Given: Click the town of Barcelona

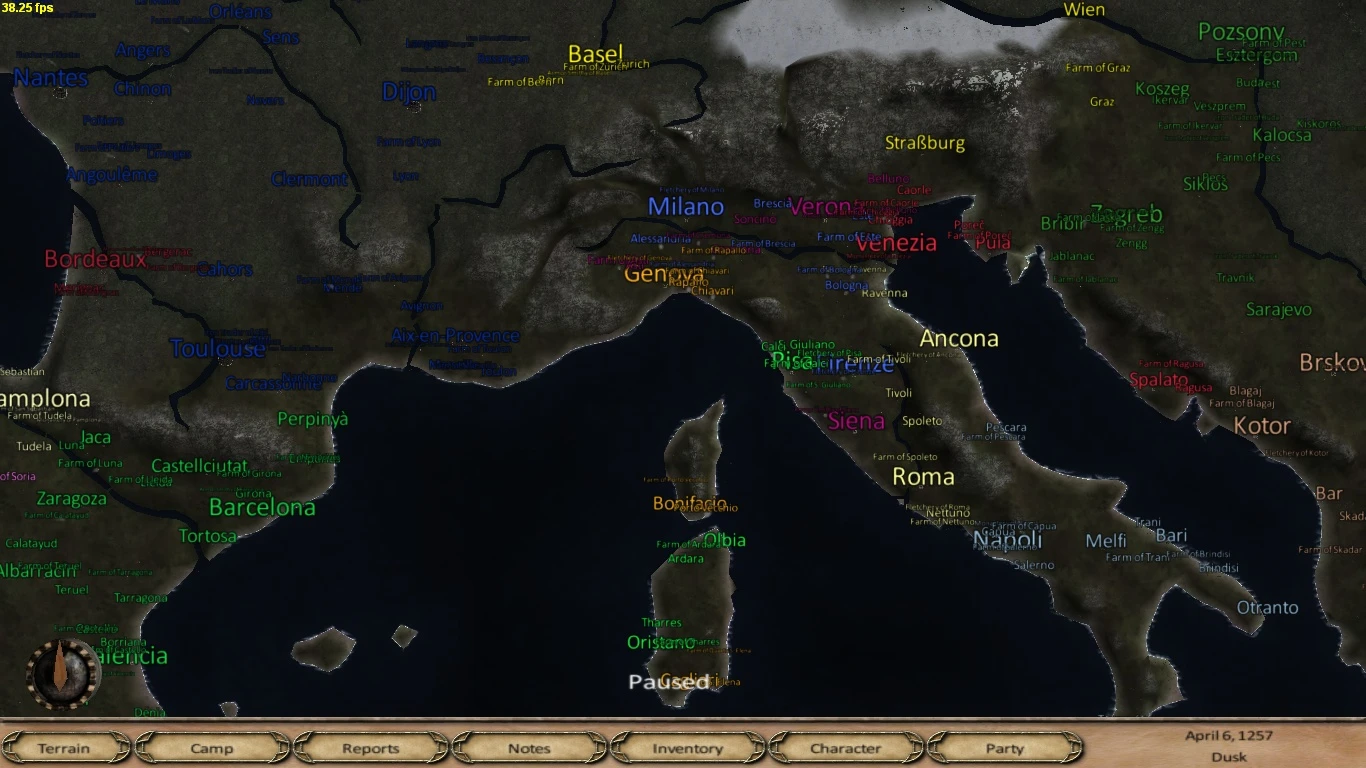Looking at the screenshot, I should [x=263, y=507].
